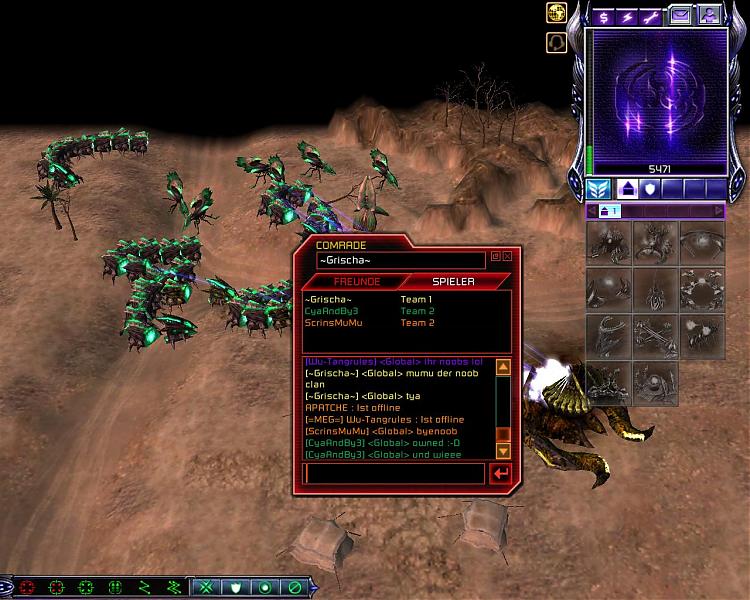This screenshot has width=750, height=600.
Task: Select player CyaAndBy3 in the list
Action: click(x=331, y=311)
